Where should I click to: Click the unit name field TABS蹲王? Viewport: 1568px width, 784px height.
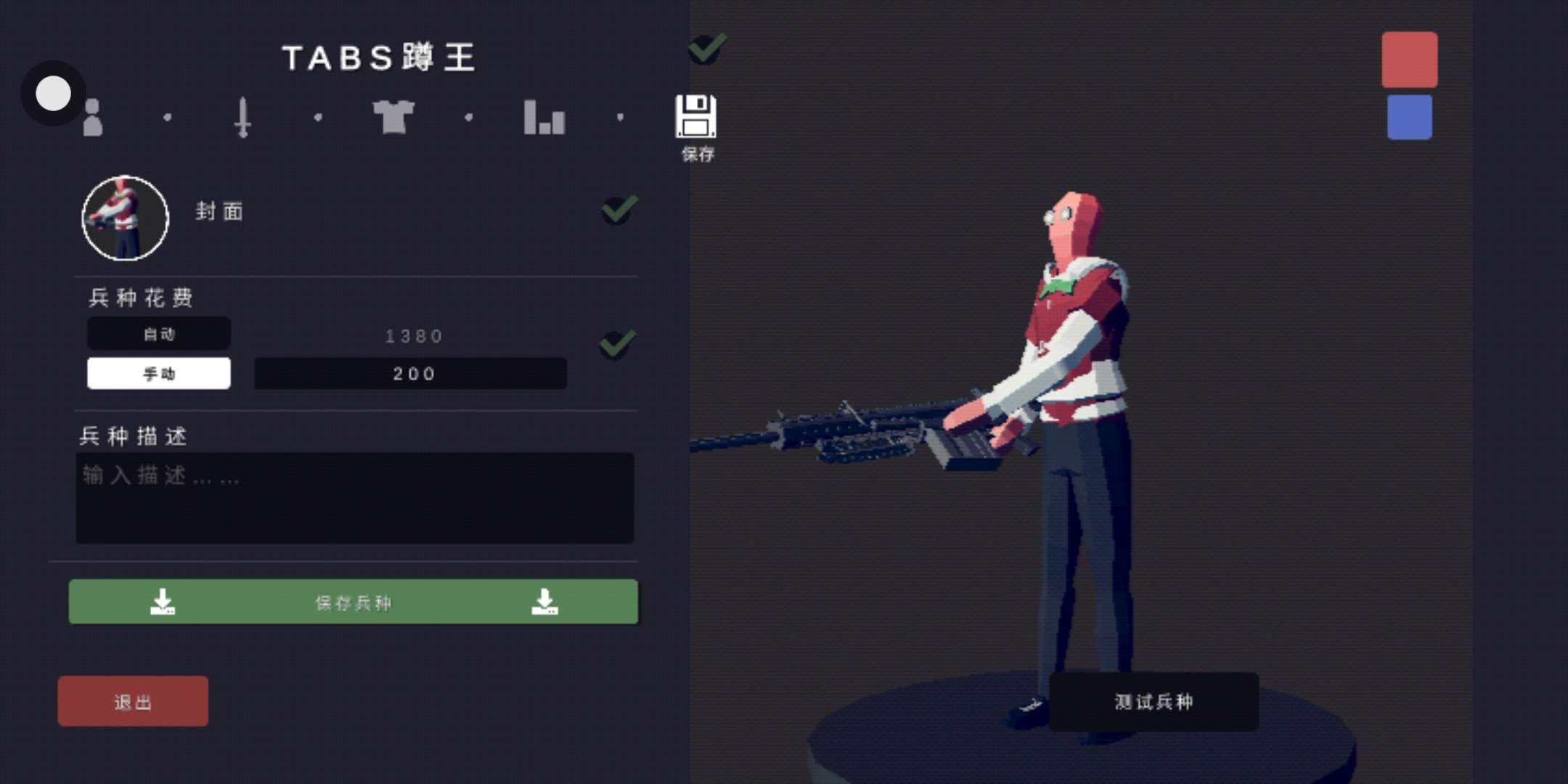click(x=378, y=58)
